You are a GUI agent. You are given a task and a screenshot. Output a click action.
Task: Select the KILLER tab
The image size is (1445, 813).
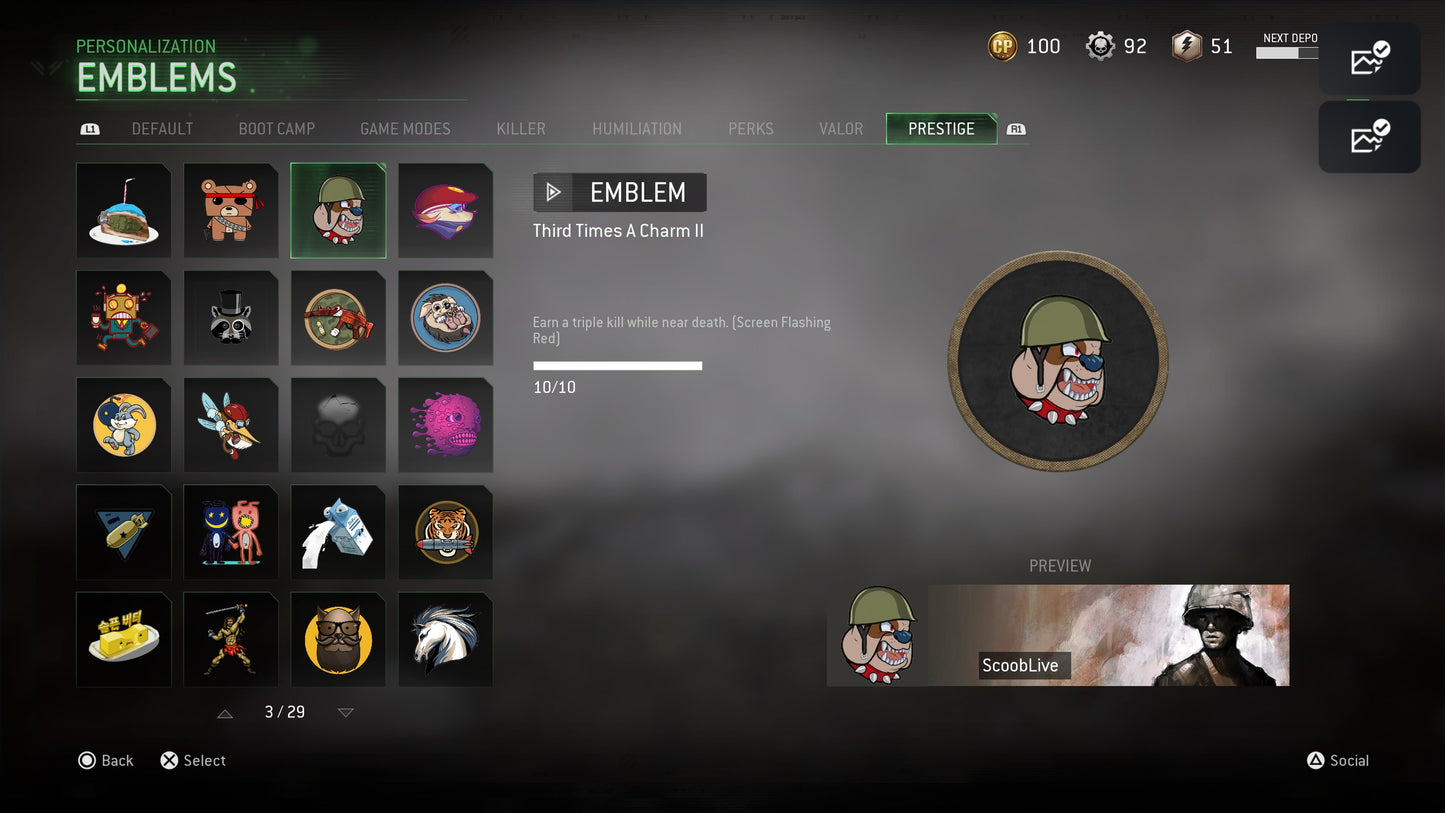pos(520,128)
